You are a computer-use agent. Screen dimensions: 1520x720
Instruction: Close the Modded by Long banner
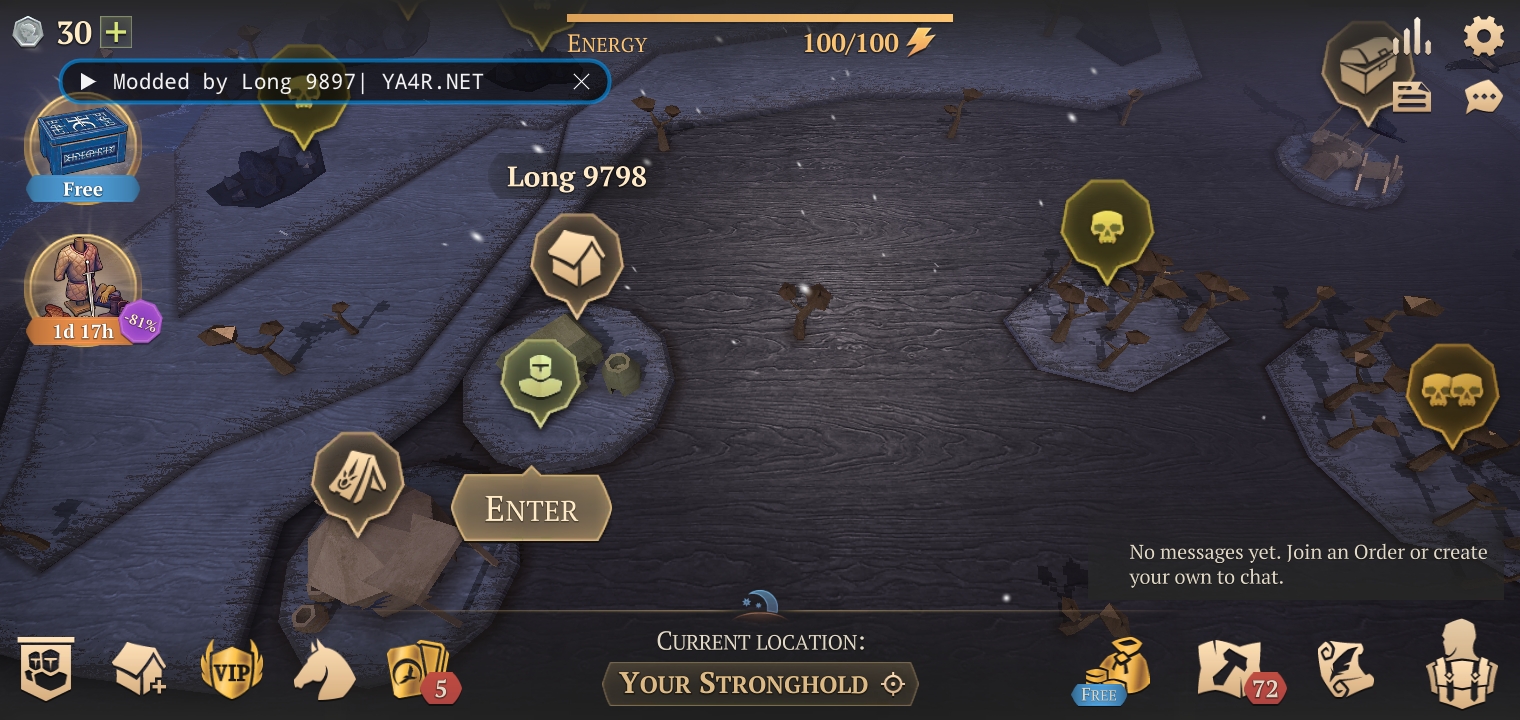581,82
